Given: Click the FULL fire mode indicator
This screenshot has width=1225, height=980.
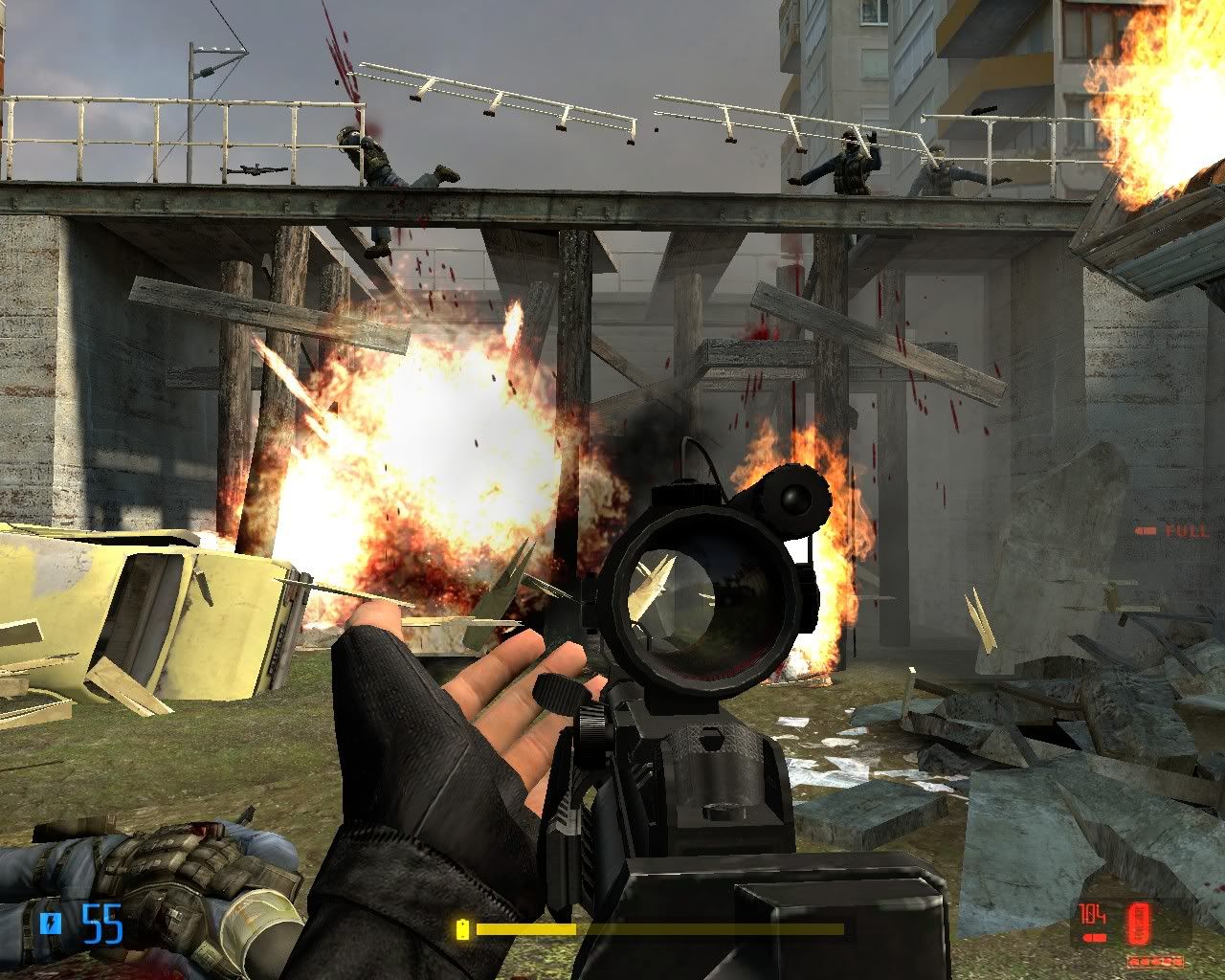Looking at the screenshot, I should (1171, 531).
